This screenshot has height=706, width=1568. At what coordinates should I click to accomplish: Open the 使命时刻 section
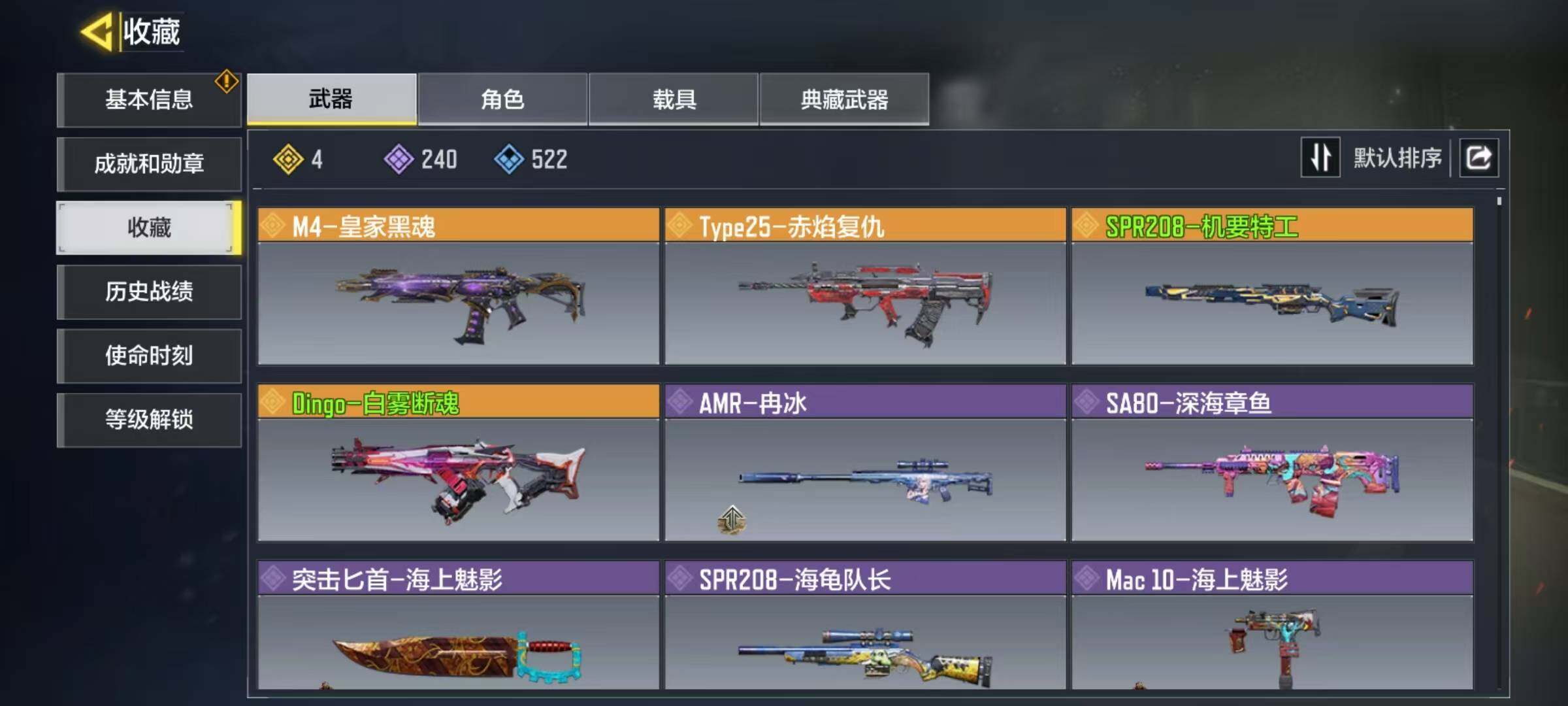pyautogui.click(x=149, y=356)
